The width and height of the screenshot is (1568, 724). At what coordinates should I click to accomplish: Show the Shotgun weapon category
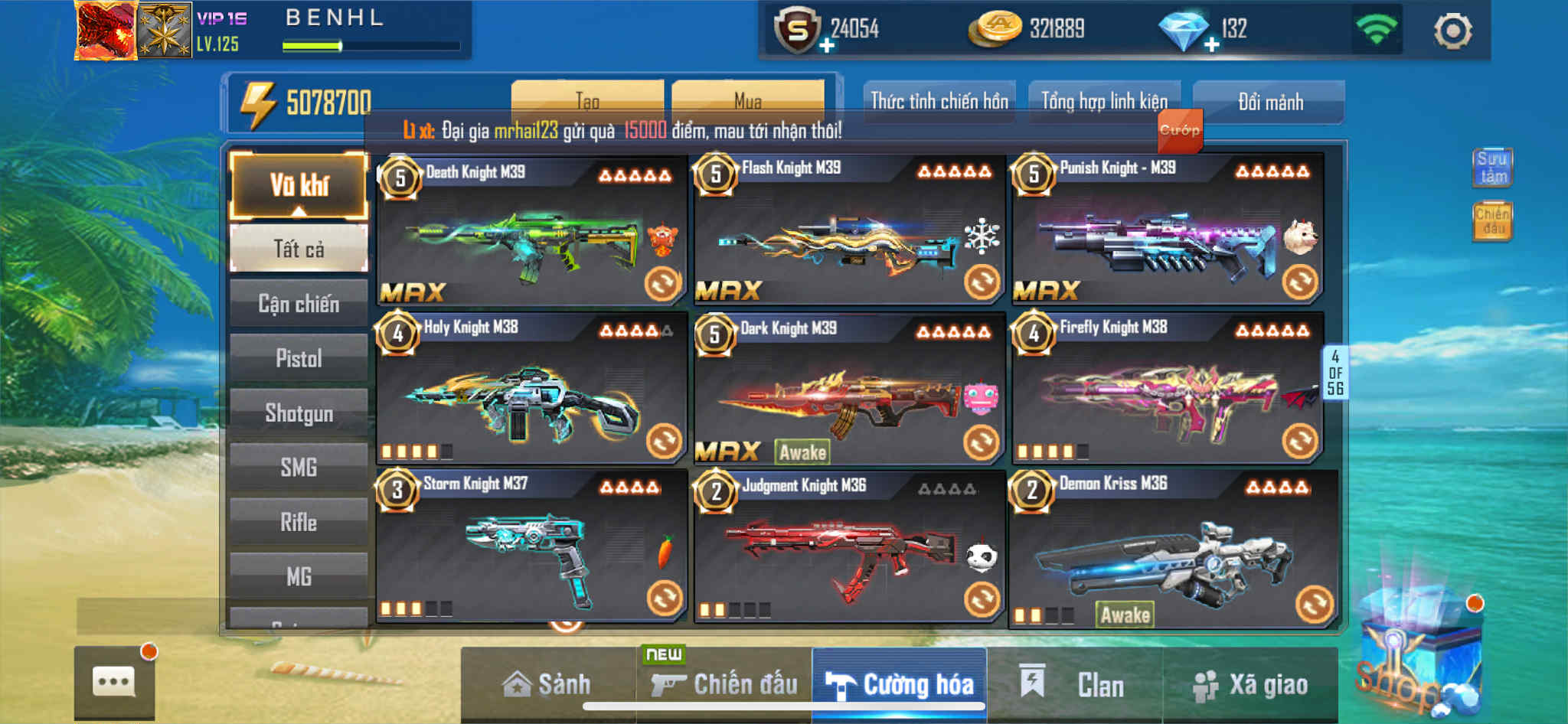click(299, 413)
